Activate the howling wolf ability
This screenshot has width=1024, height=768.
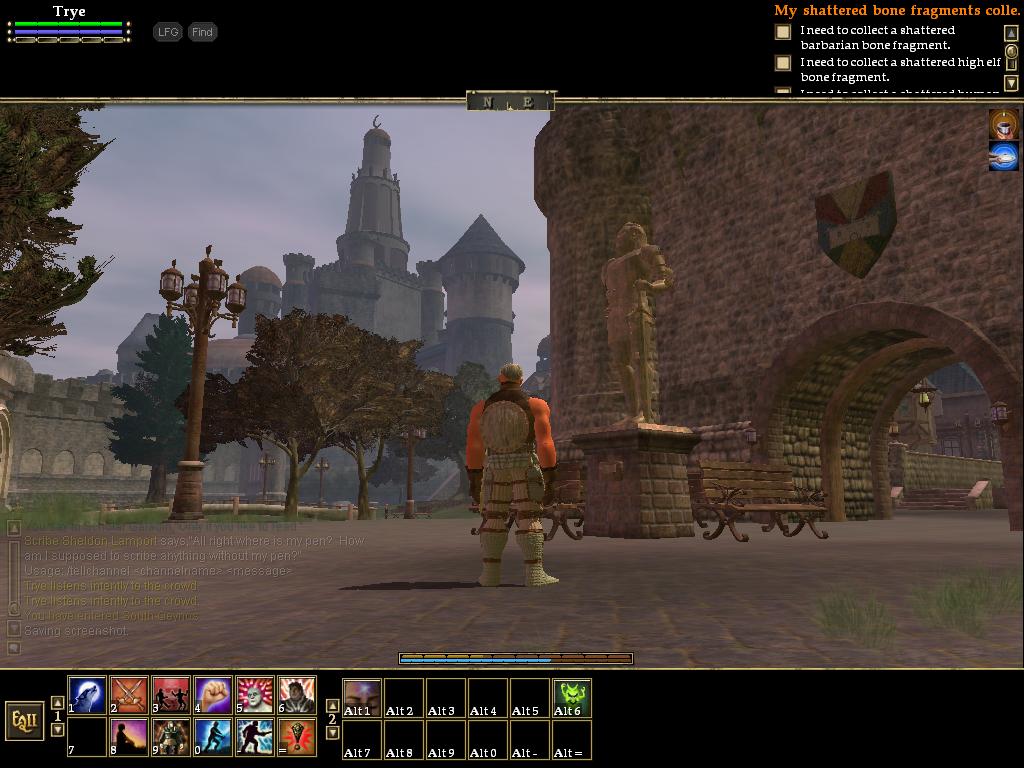[87, 696]
